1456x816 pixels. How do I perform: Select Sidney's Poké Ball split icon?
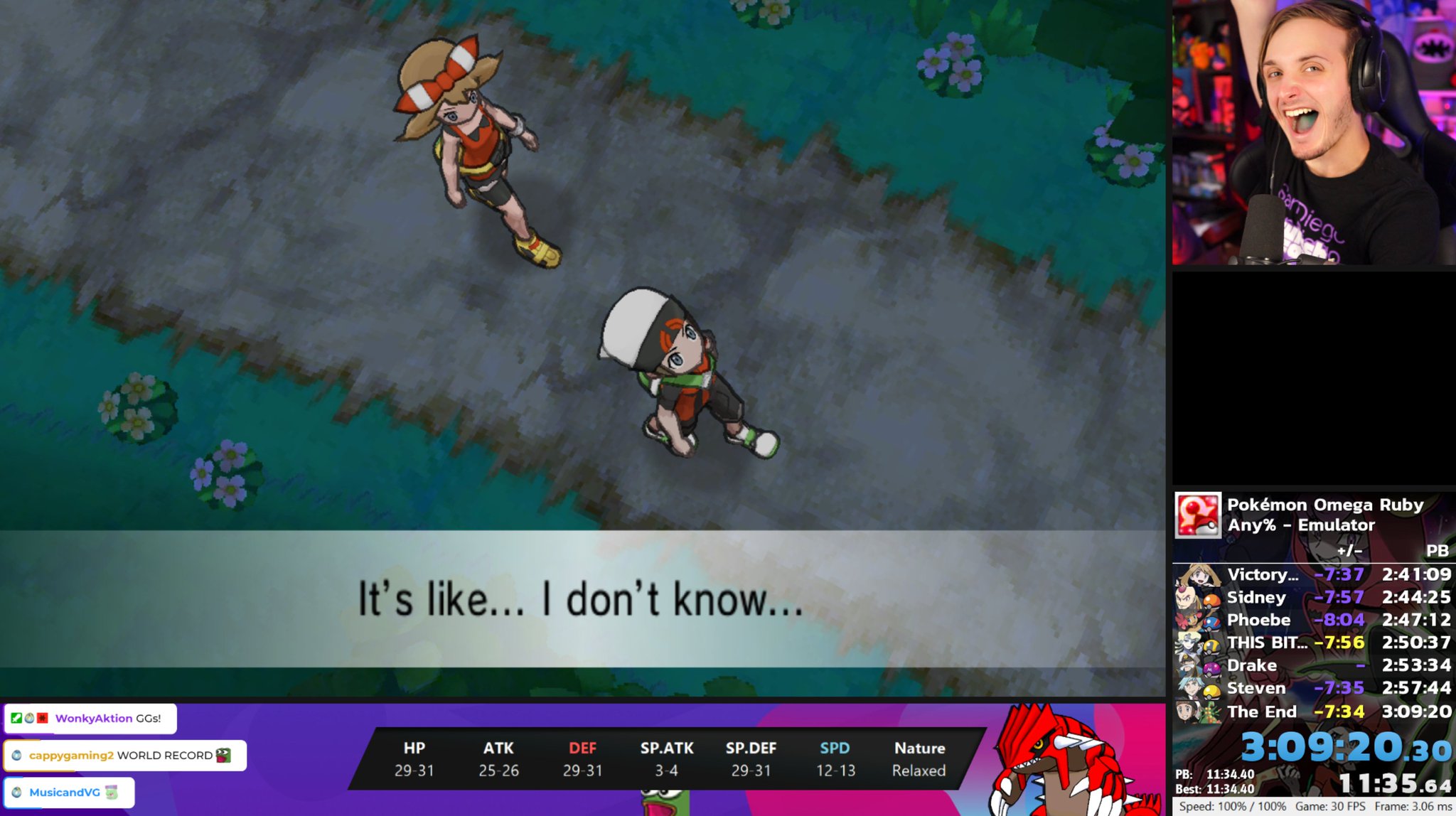coord(1212,601)
